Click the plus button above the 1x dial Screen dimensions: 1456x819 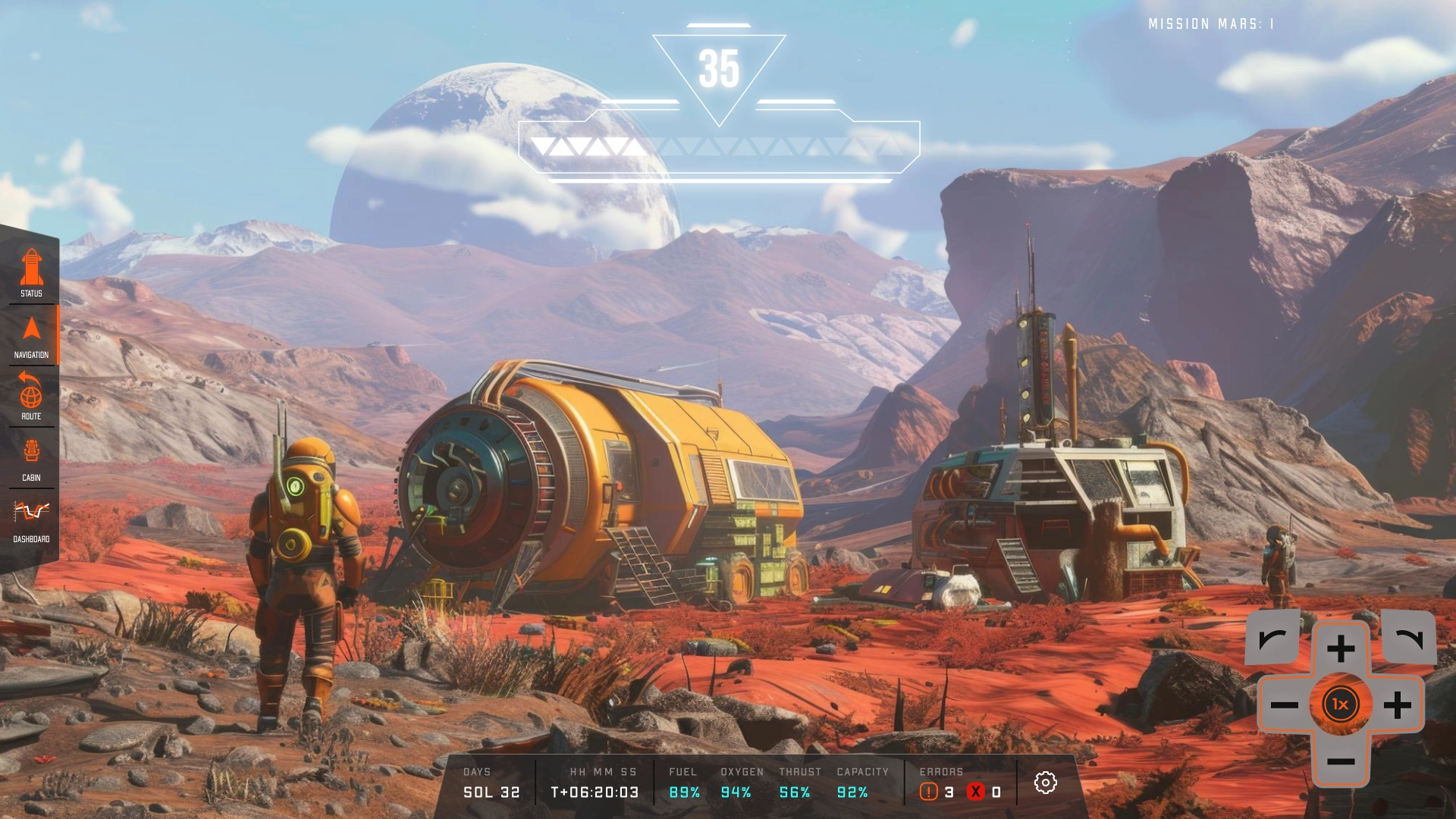tap(1341, 649)
